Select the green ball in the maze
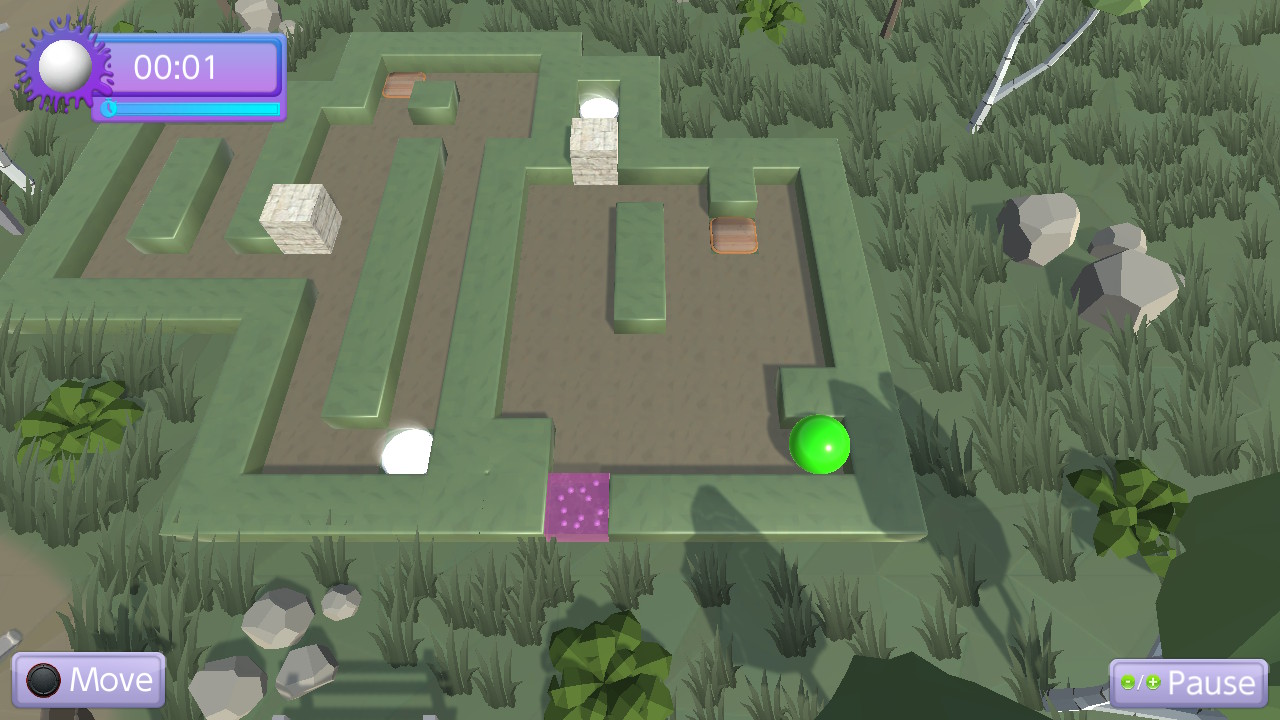This screenshot has height=720, width=1280. [817, 446]
